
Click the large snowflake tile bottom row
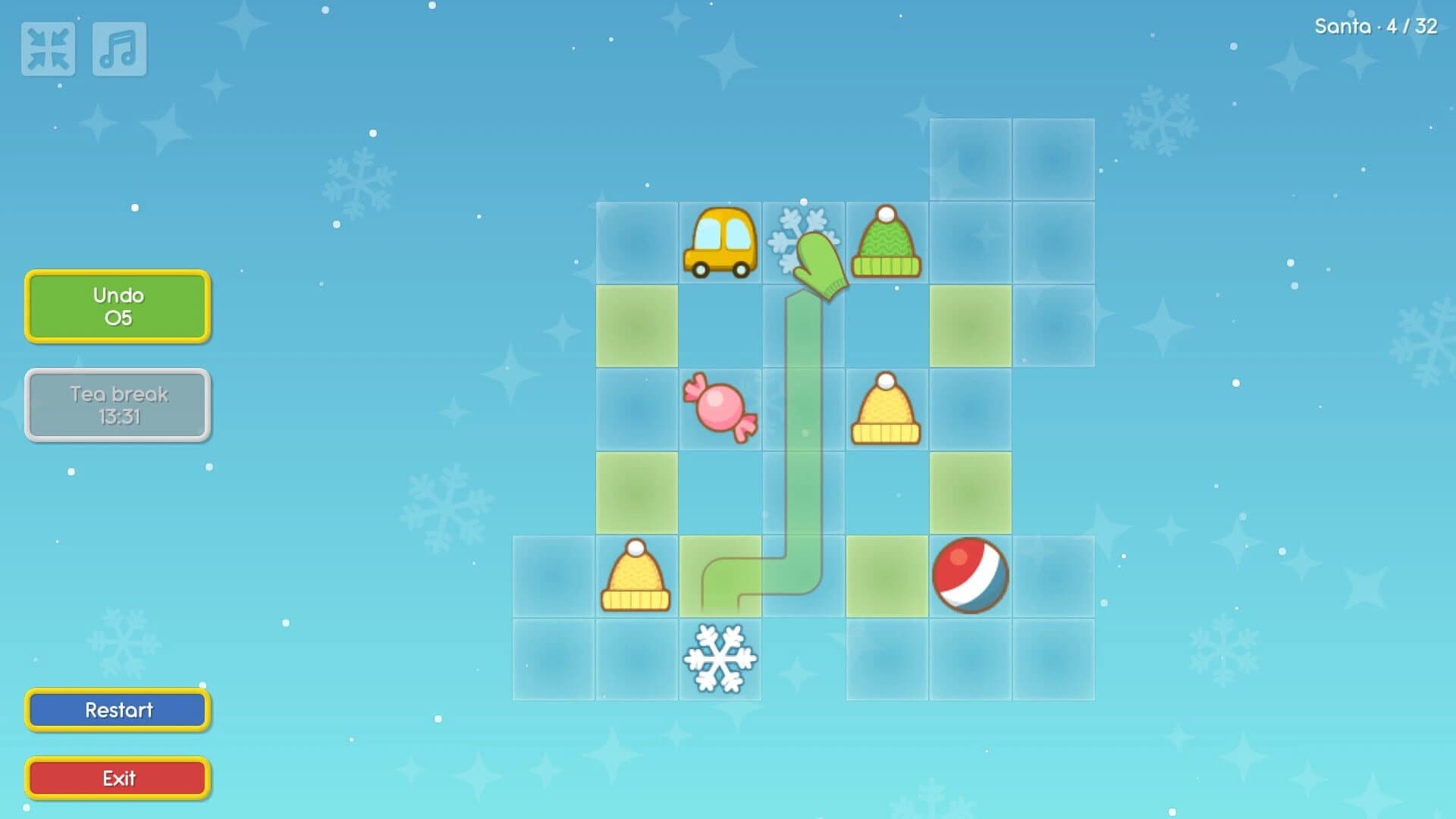pos(722,658)
